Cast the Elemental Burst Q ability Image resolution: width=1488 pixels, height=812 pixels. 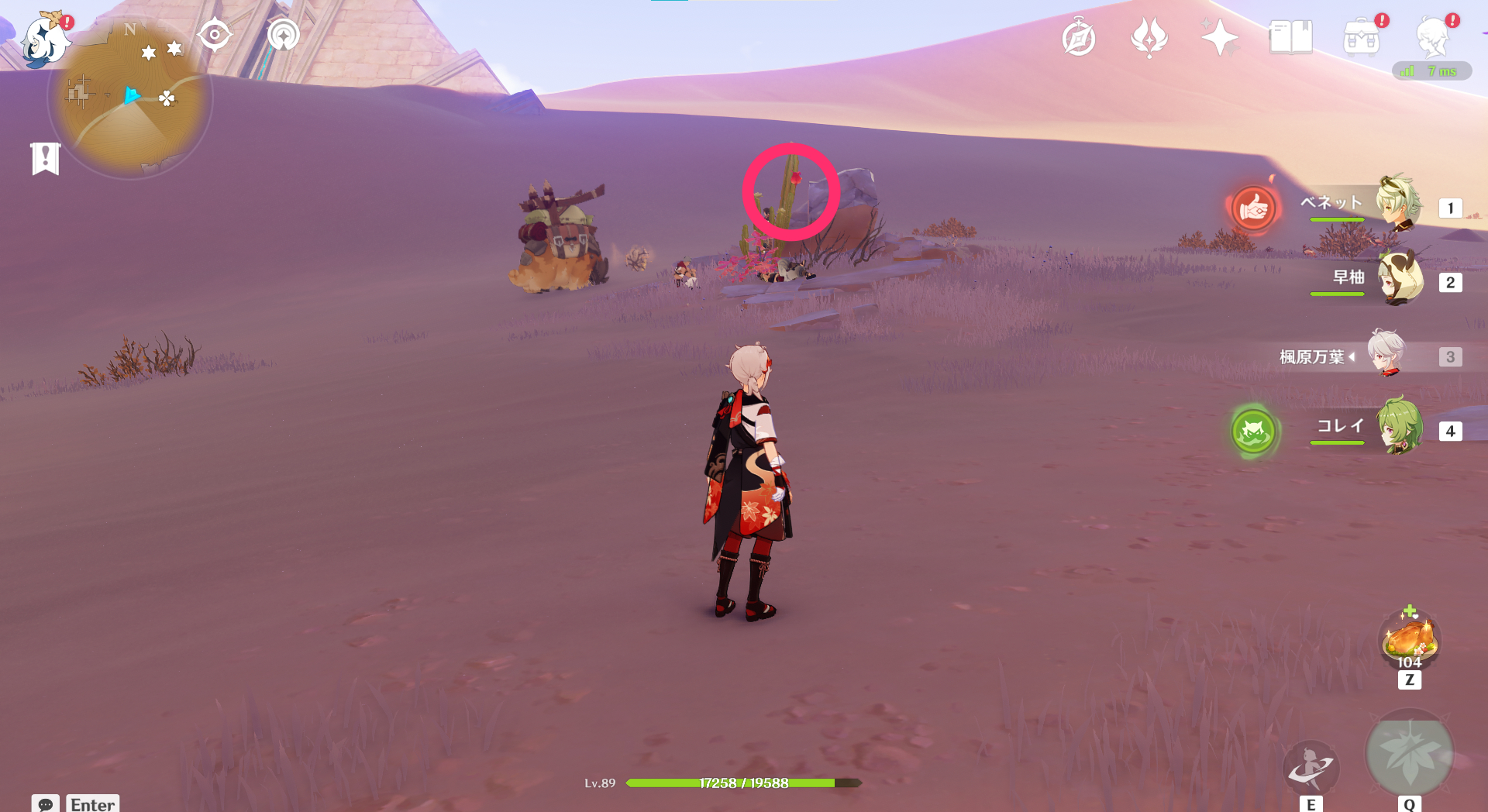1410,753
